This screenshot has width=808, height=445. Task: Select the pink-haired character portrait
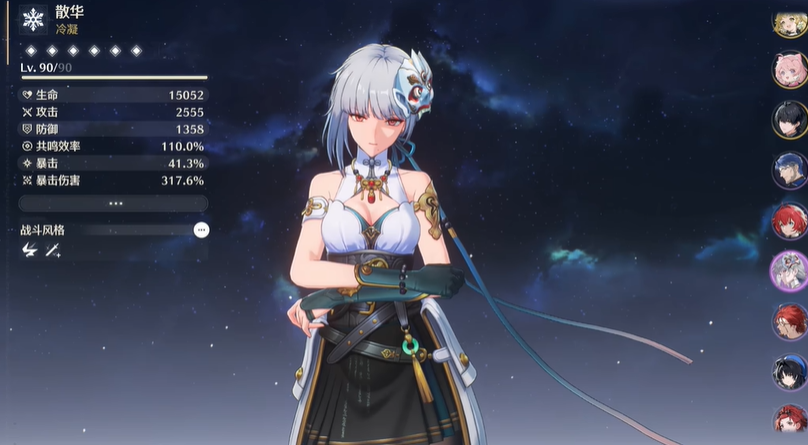(788, 69)
